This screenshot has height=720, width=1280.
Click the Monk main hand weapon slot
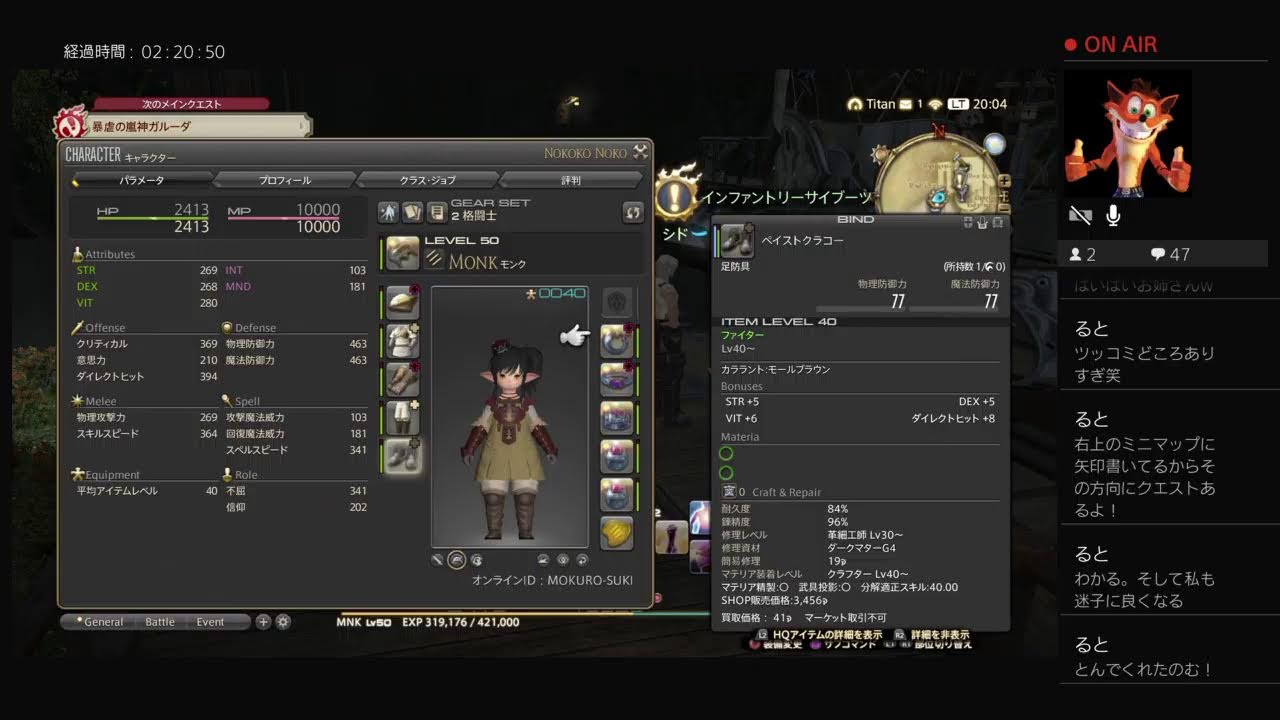pos(402,253)
